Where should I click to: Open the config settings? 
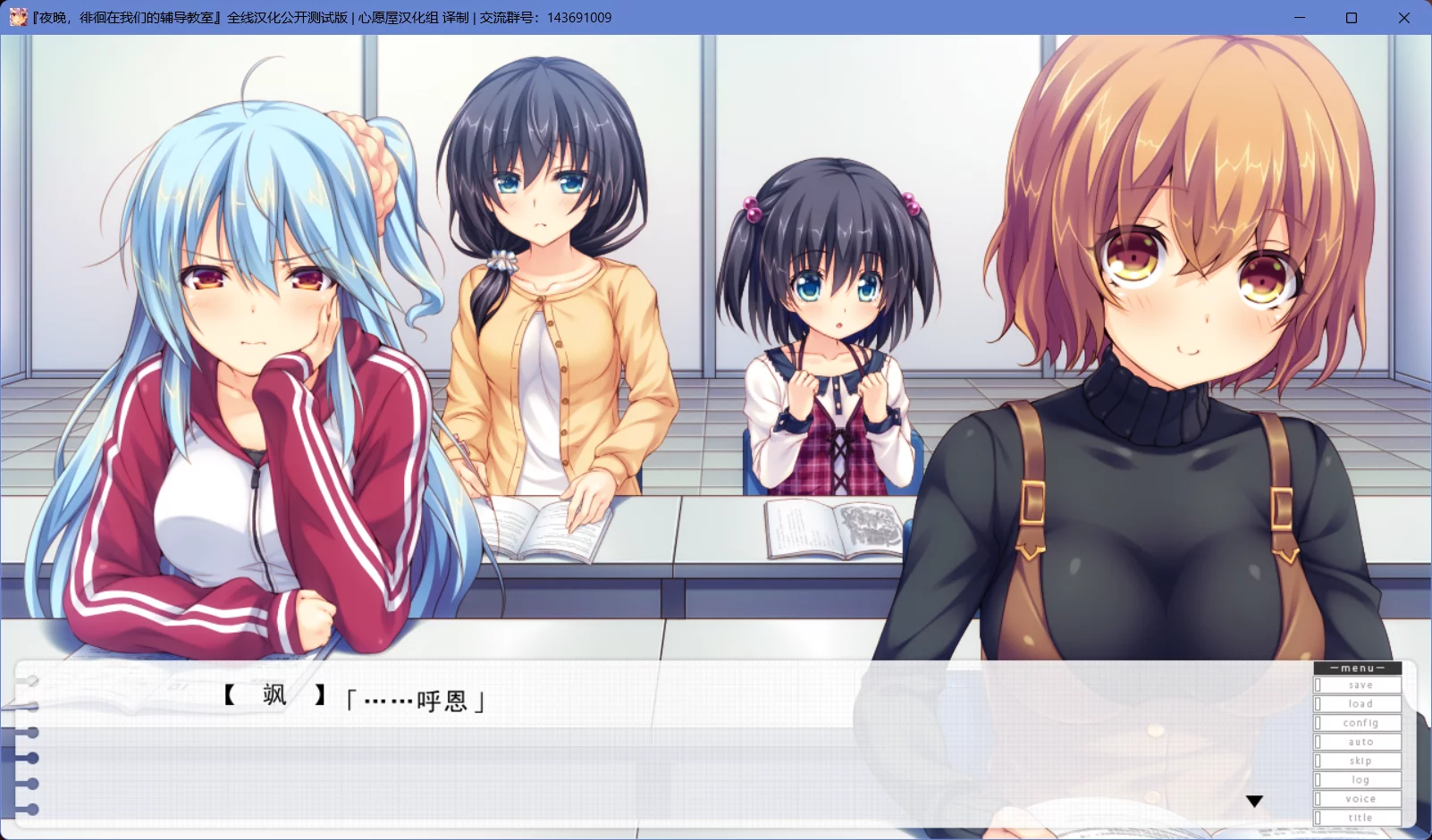point(1359,723)
